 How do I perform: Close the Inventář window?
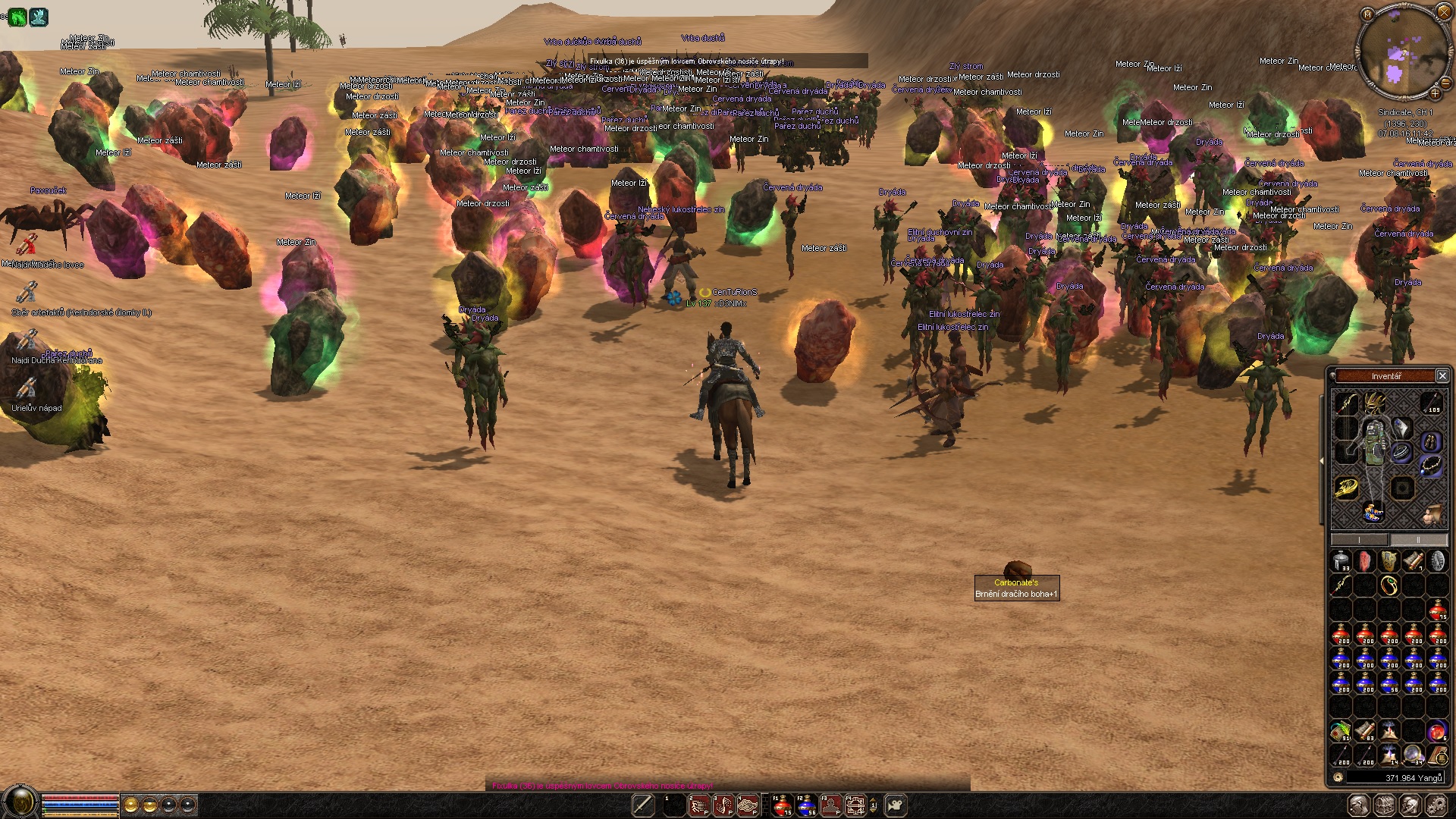click(1442, 376)
